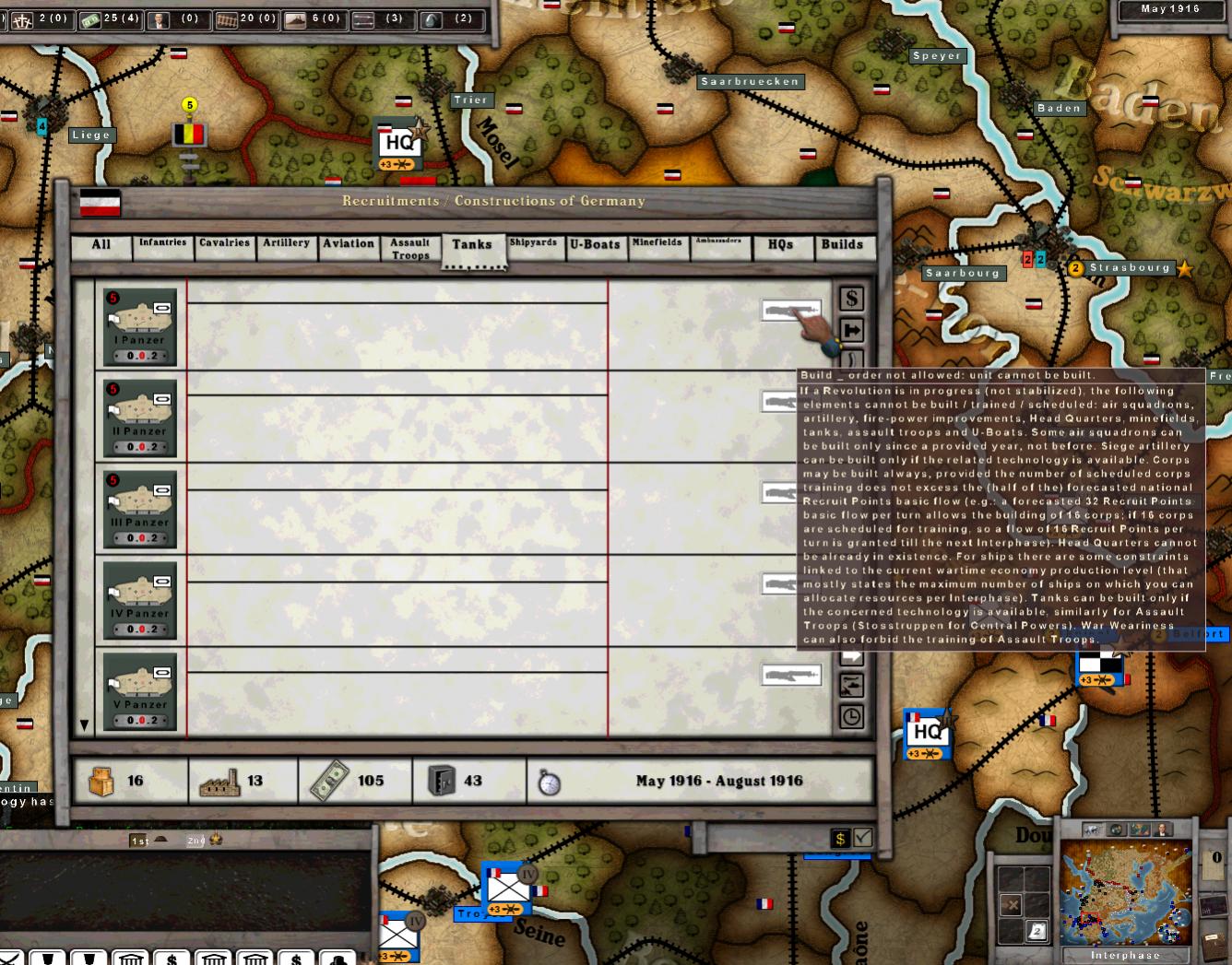This screenshot has width=1232, height=965.
Task: Show the All units tab
Action: pyautogui.click(x=101, y=245)
